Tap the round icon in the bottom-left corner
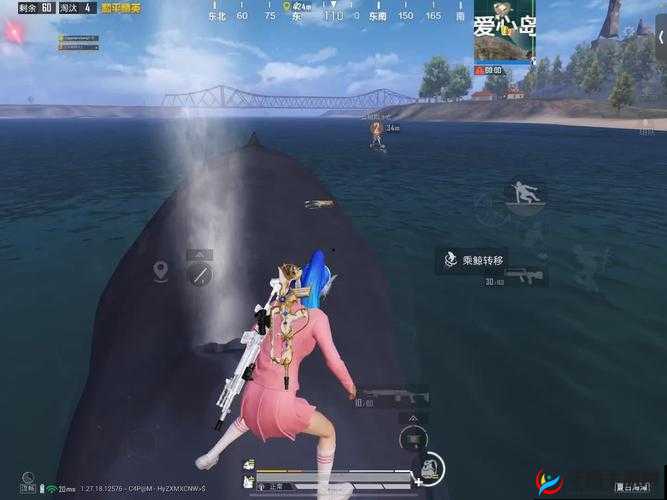The height and width of the screenshot is (500, 667). [29, 479]
